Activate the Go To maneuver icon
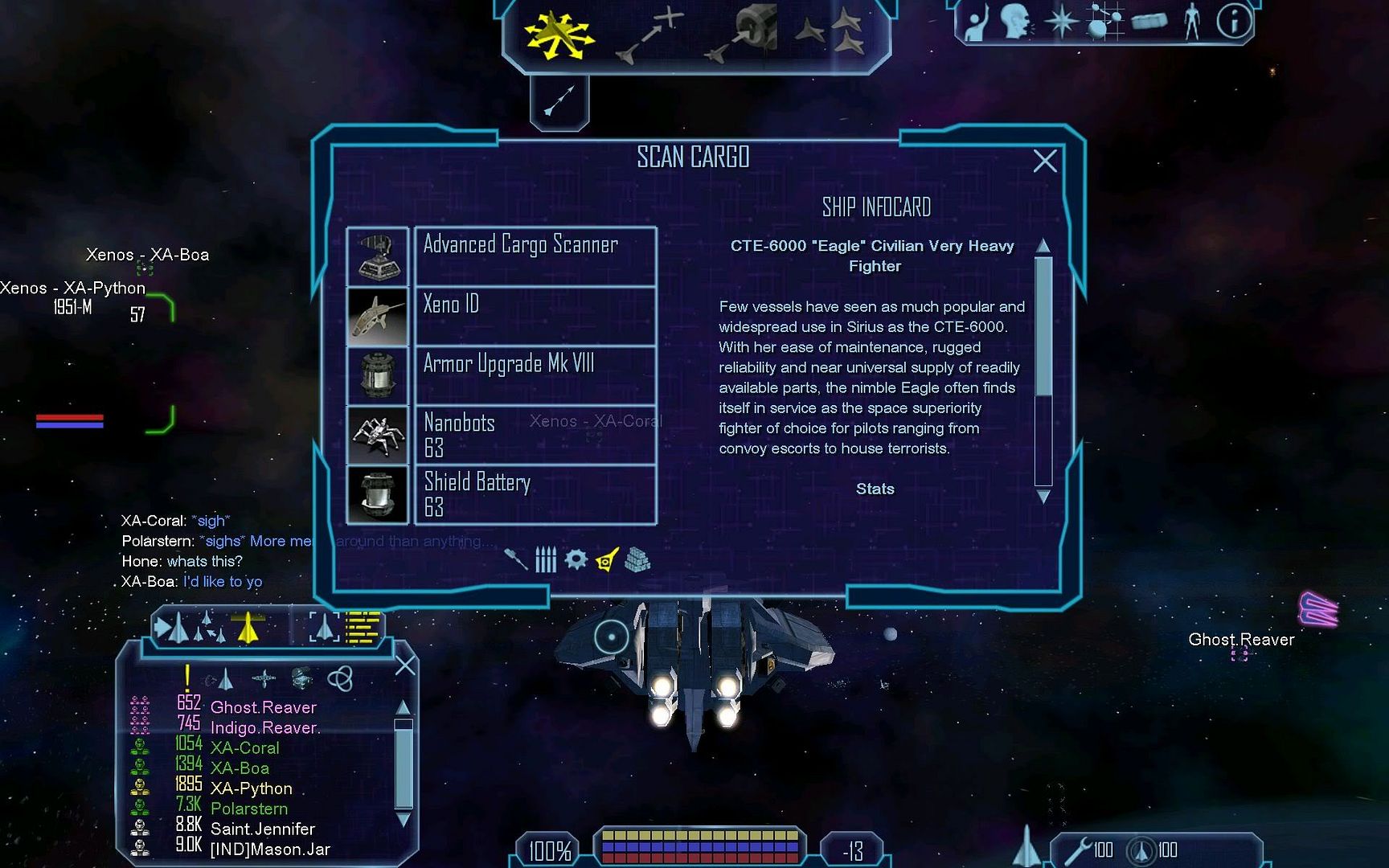The width and height of the screenshot is (1389, 868). [649, 35]
